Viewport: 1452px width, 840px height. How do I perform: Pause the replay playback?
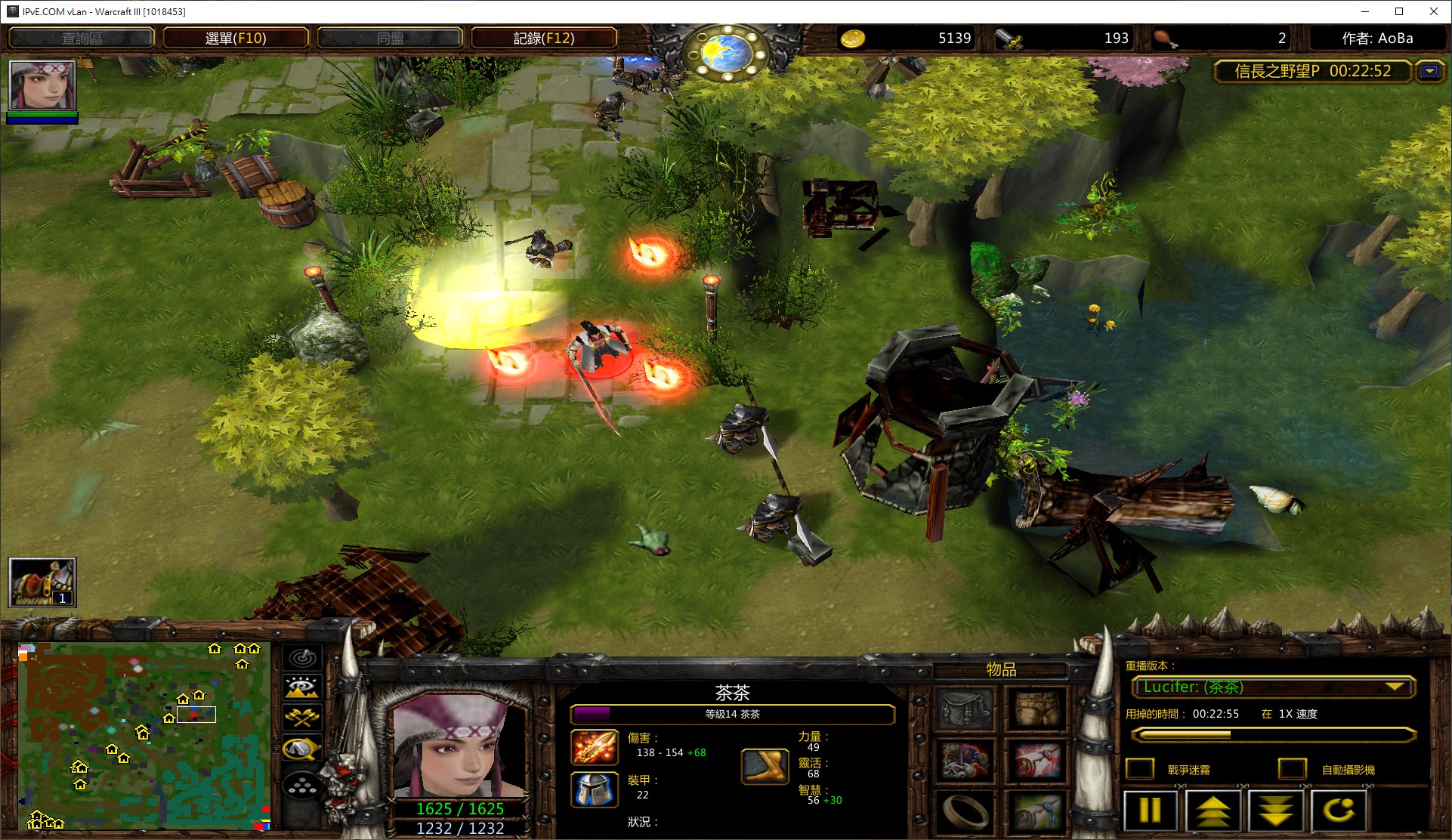[x=1150, y=811]
